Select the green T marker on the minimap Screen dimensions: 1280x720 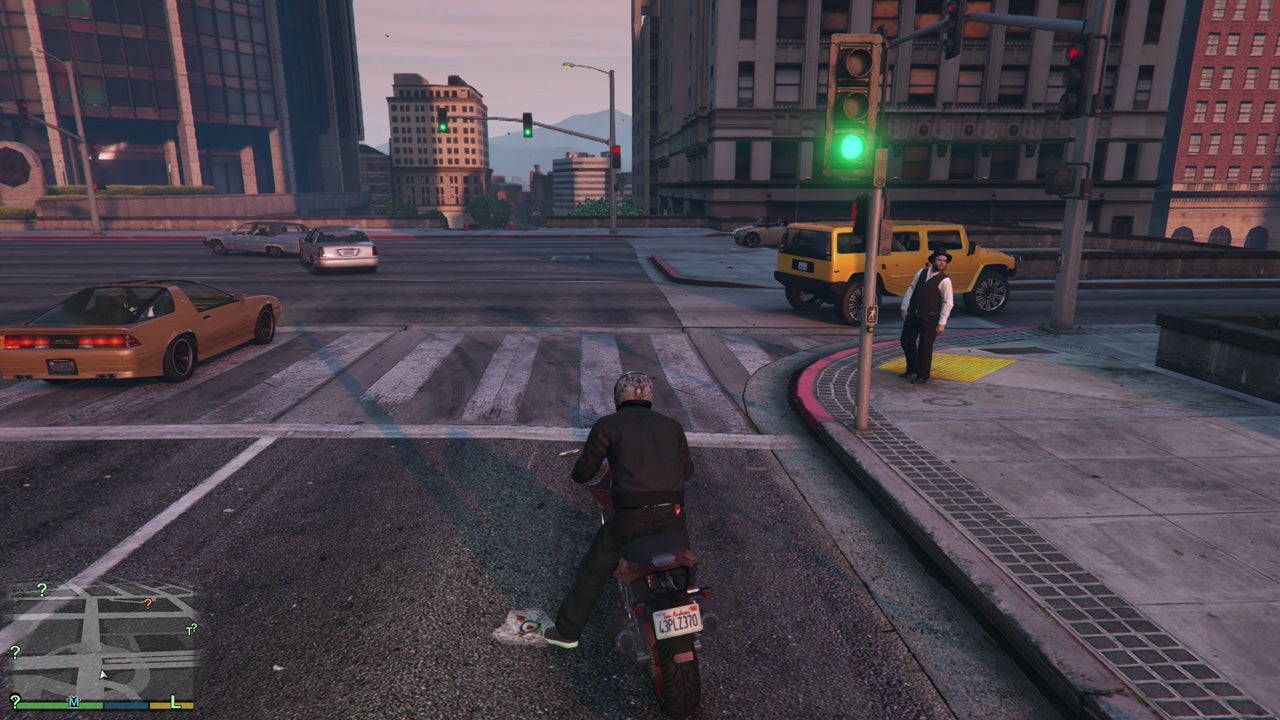(191, 629)
